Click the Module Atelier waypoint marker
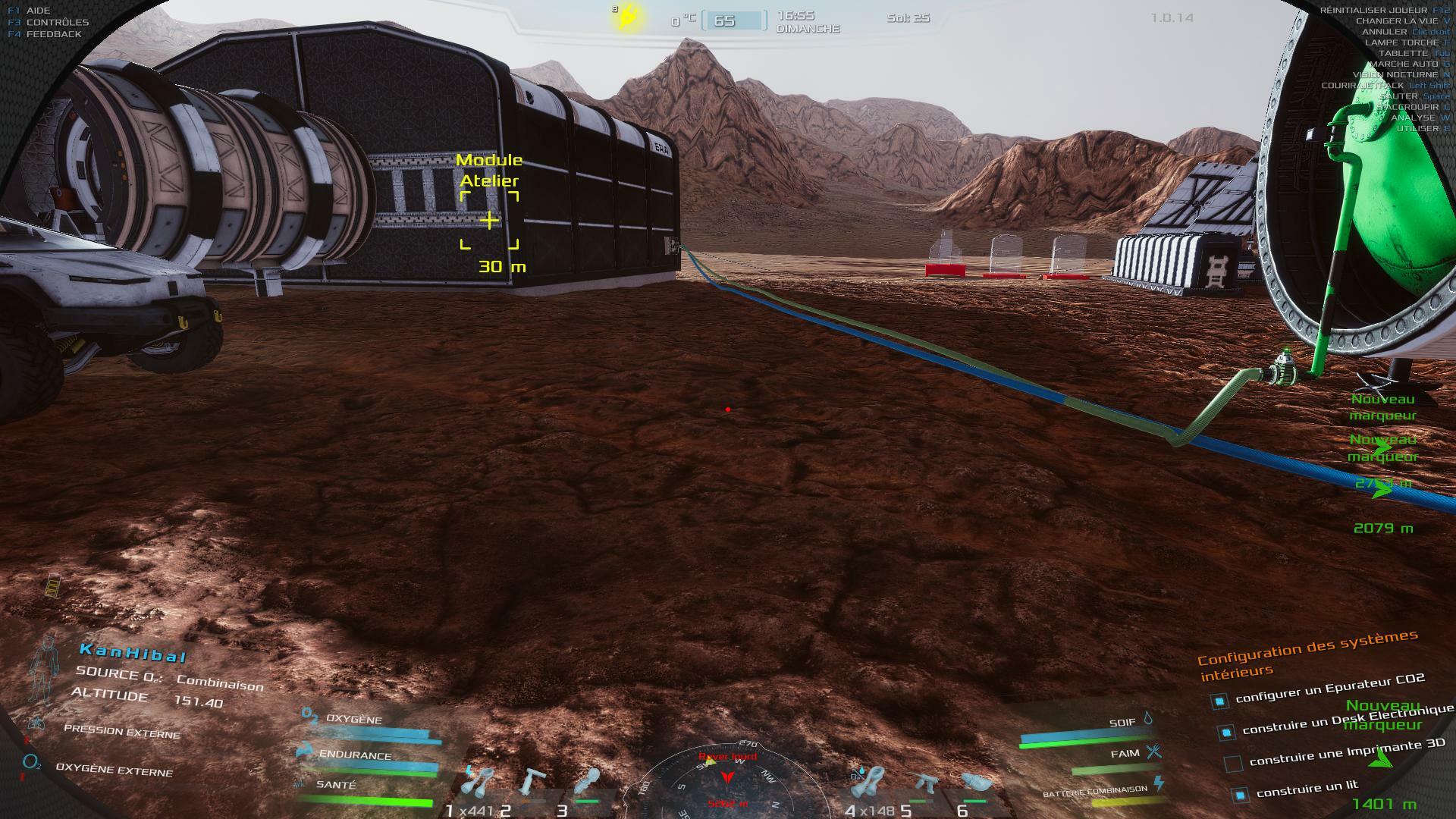Viewport: 1456px width, 819px height. tap(490, 220)
